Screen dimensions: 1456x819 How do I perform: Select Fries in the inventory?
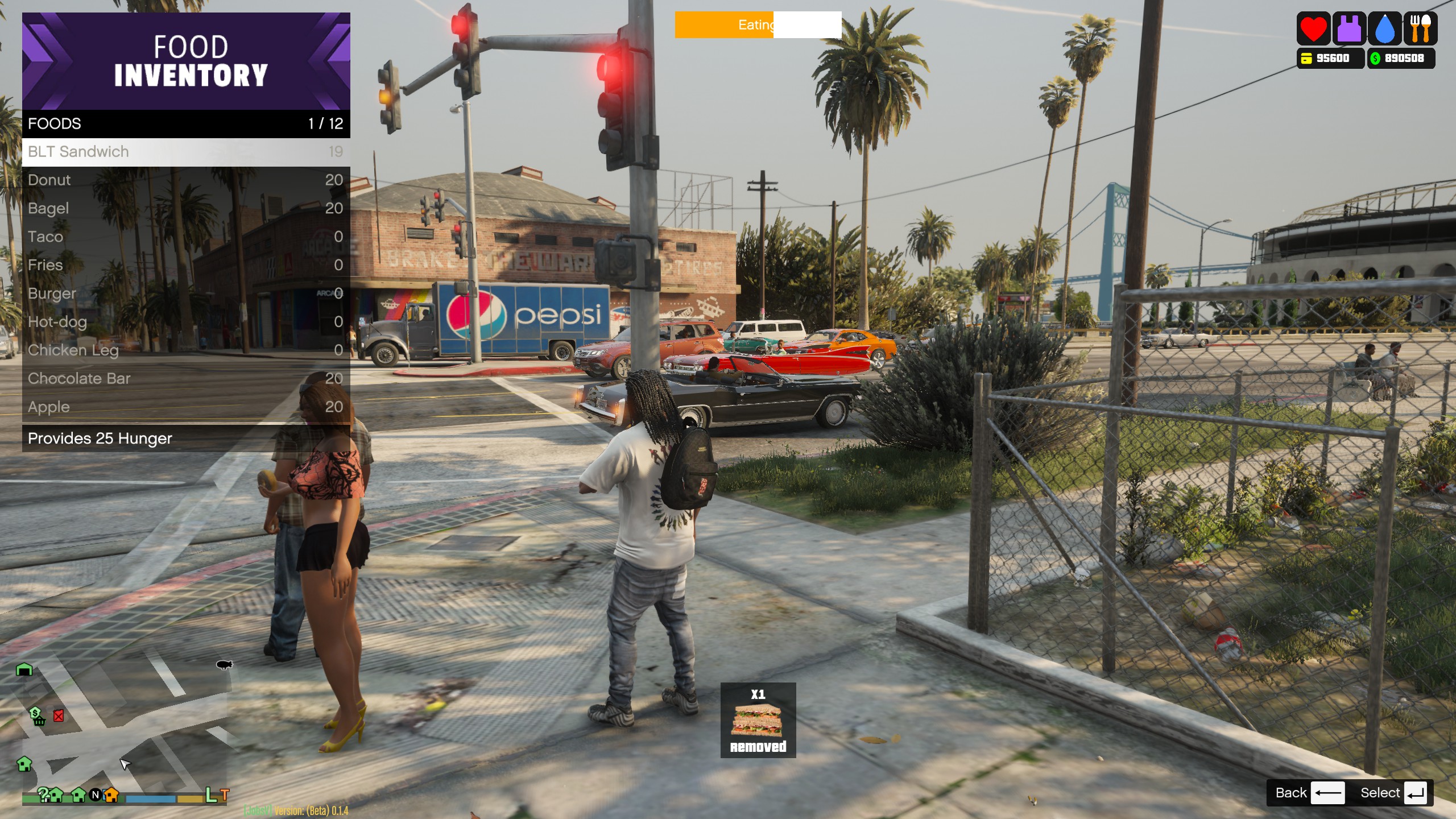(x=185, y=265)
